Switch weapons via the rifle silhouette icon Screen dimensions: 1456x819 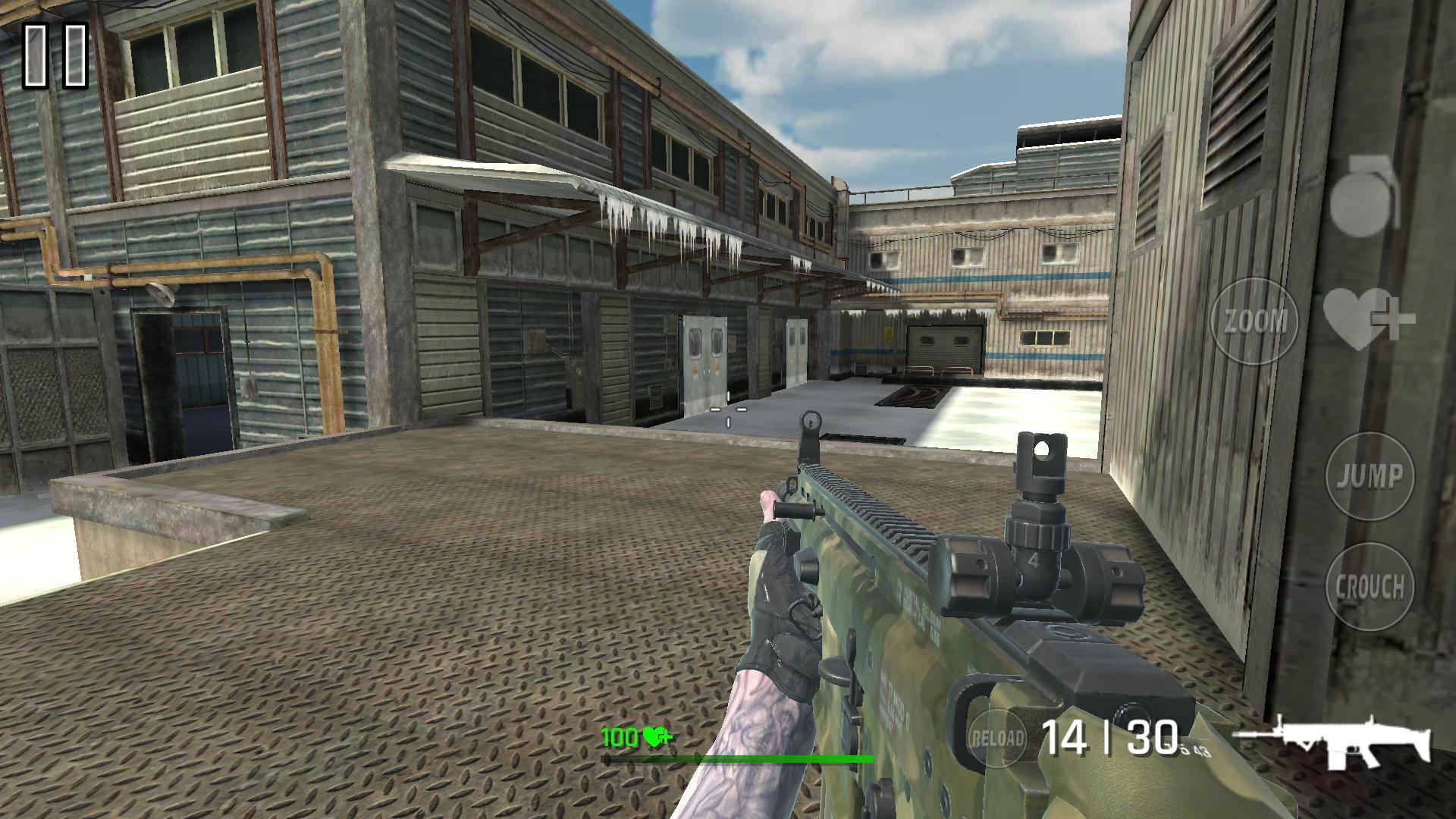click(1333, 740)
